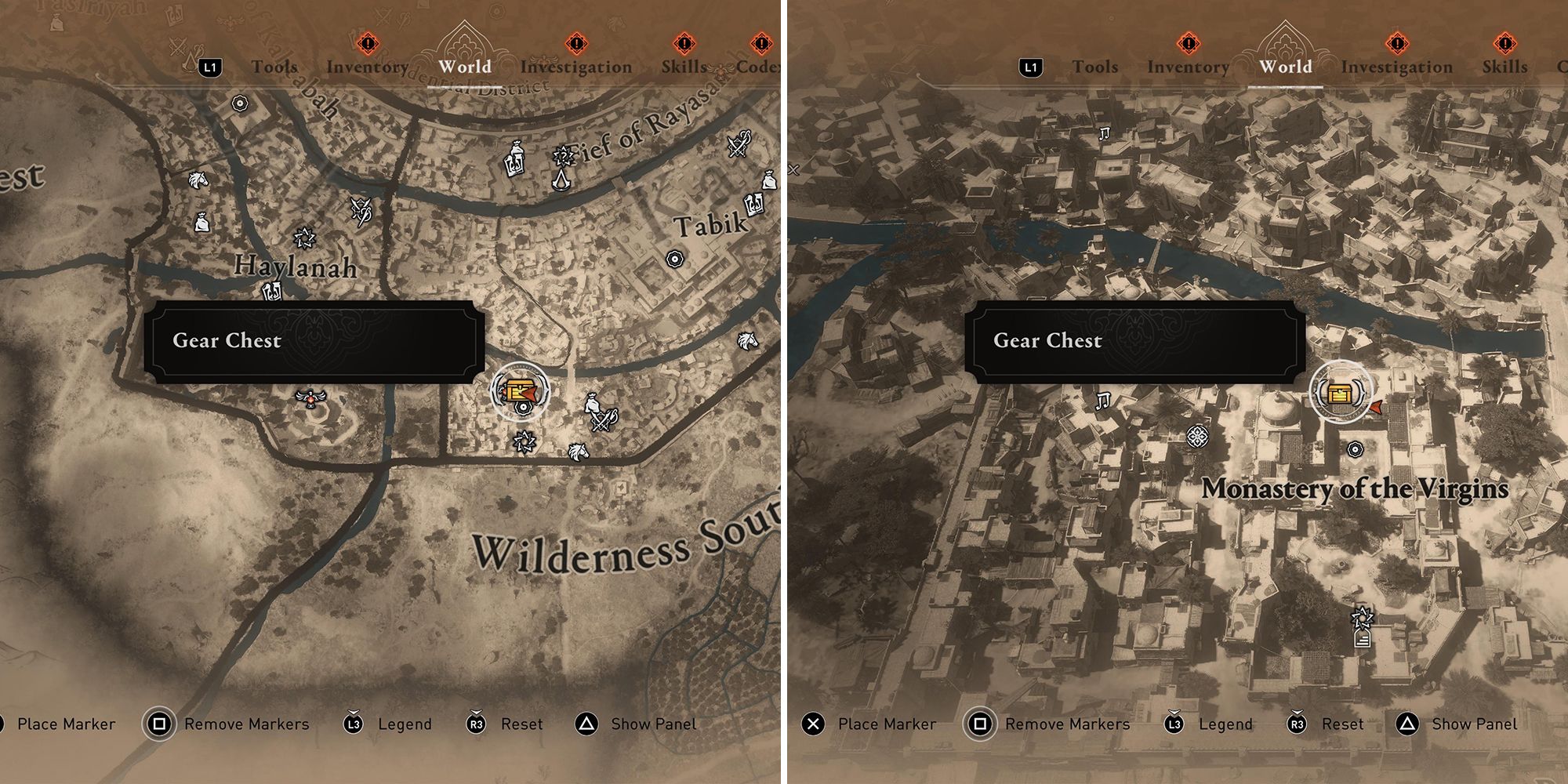1568x784 pixels.
Task: Click the eagle emblem icon near Haylanah
Action: (x=312, y=400)
